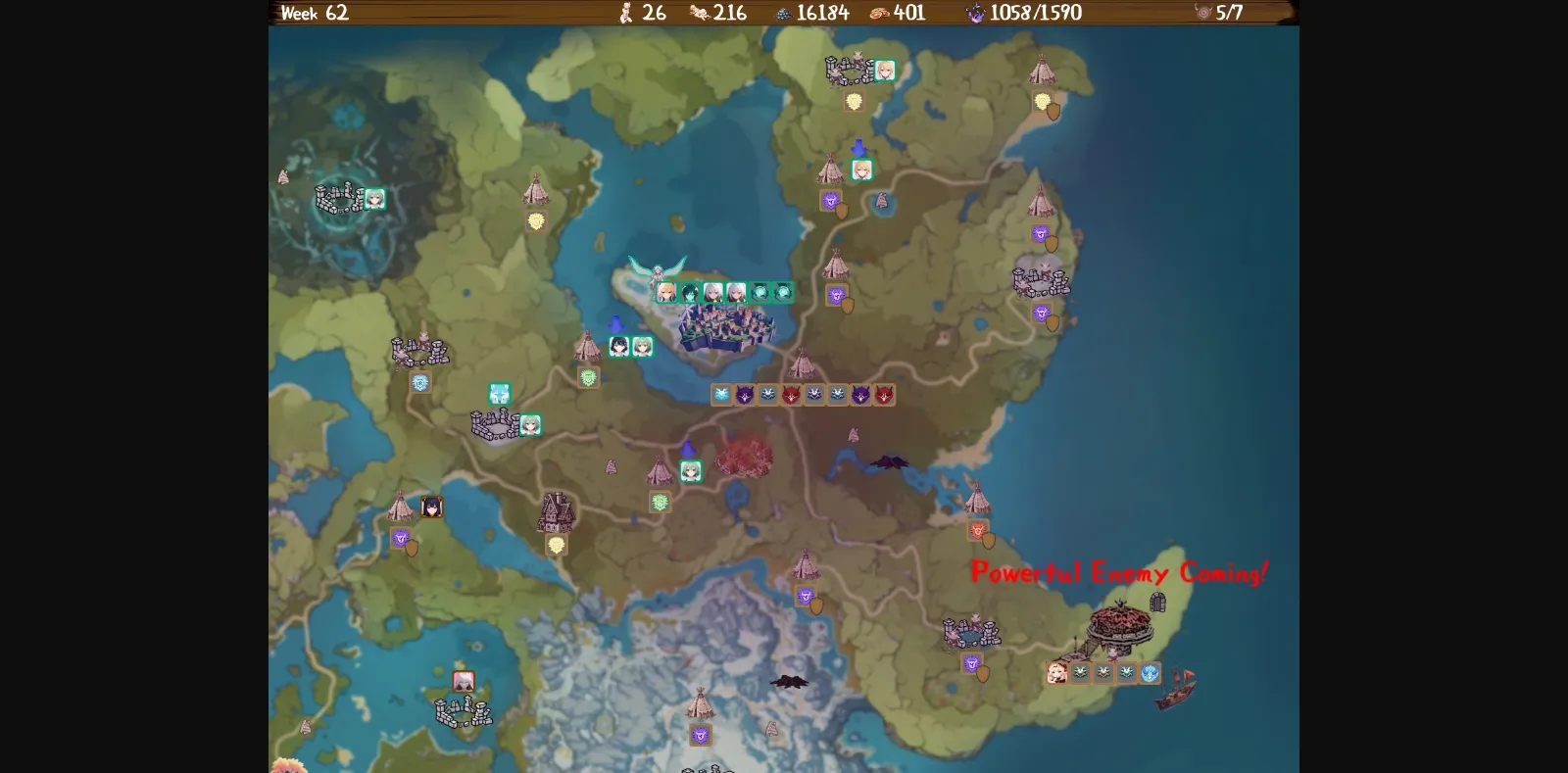Viewport: 1568px width, 773px height.
Task: Toggle the blue arrow marker above the two portraits
Action: tap(616, 325)
